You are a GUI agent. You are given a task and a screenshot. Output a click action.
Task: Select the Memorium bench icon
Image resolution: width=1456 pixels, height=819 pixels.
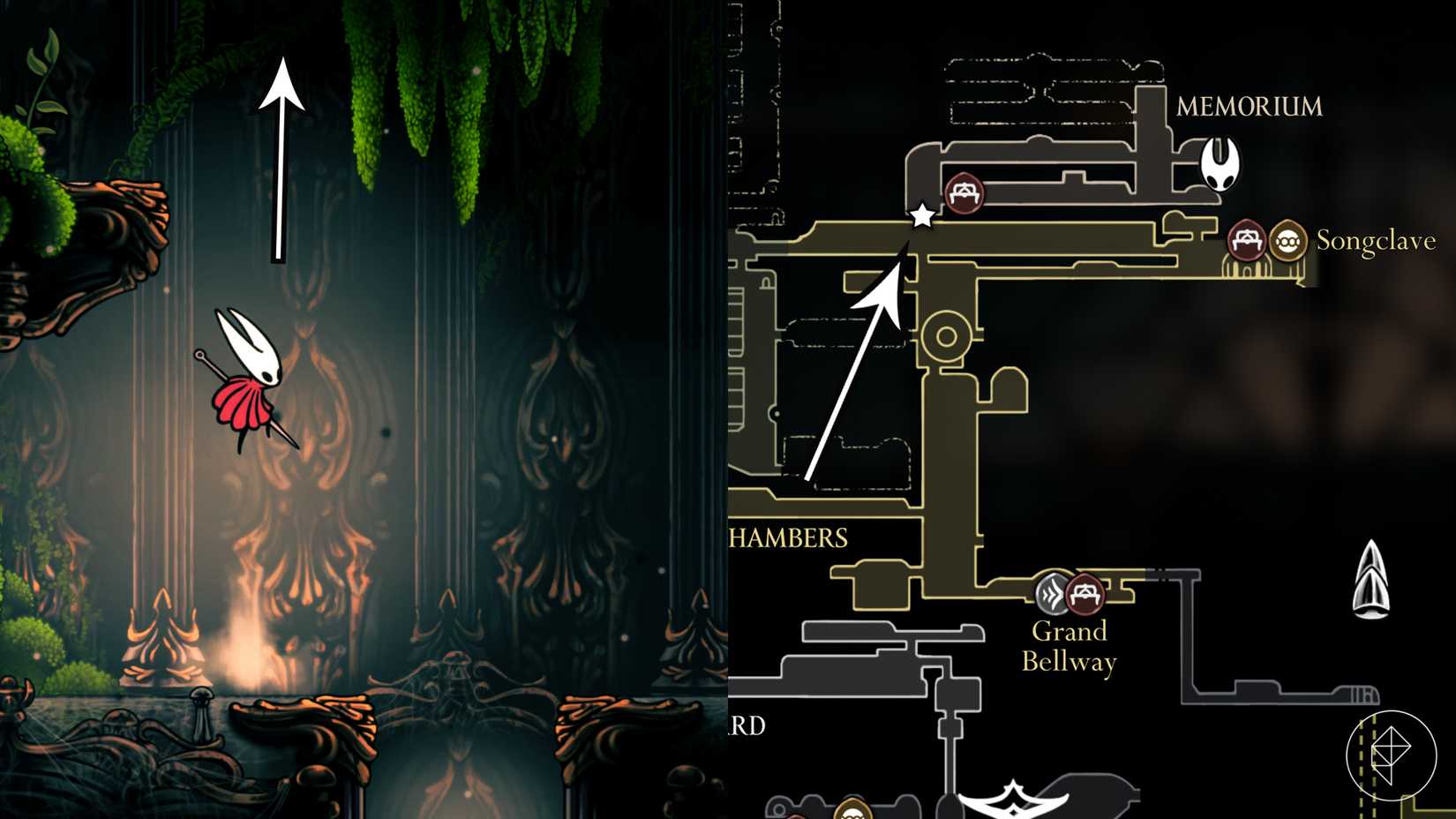pos(964,192)
